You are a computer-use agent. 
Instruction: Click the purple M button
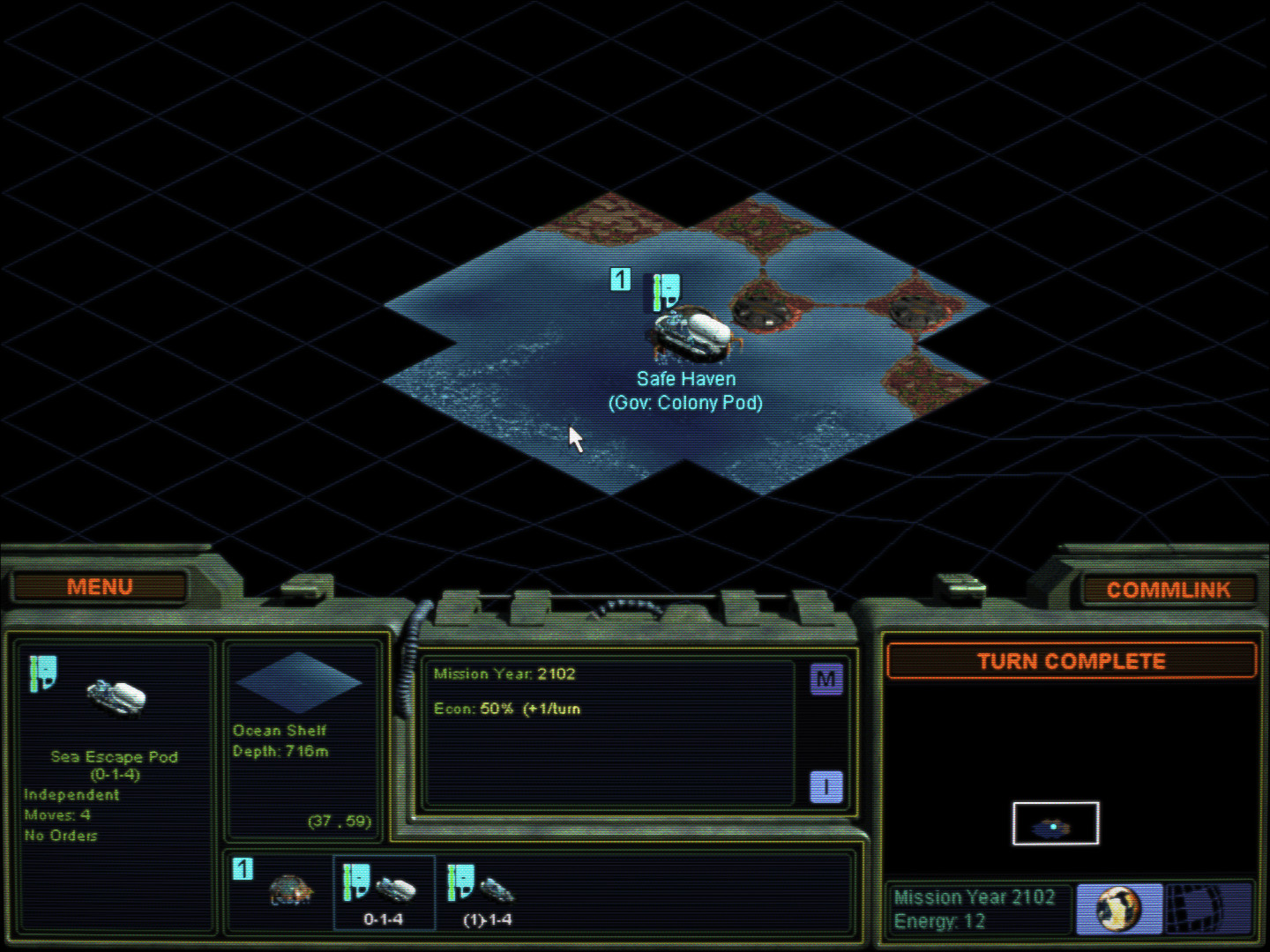point(826,680)
